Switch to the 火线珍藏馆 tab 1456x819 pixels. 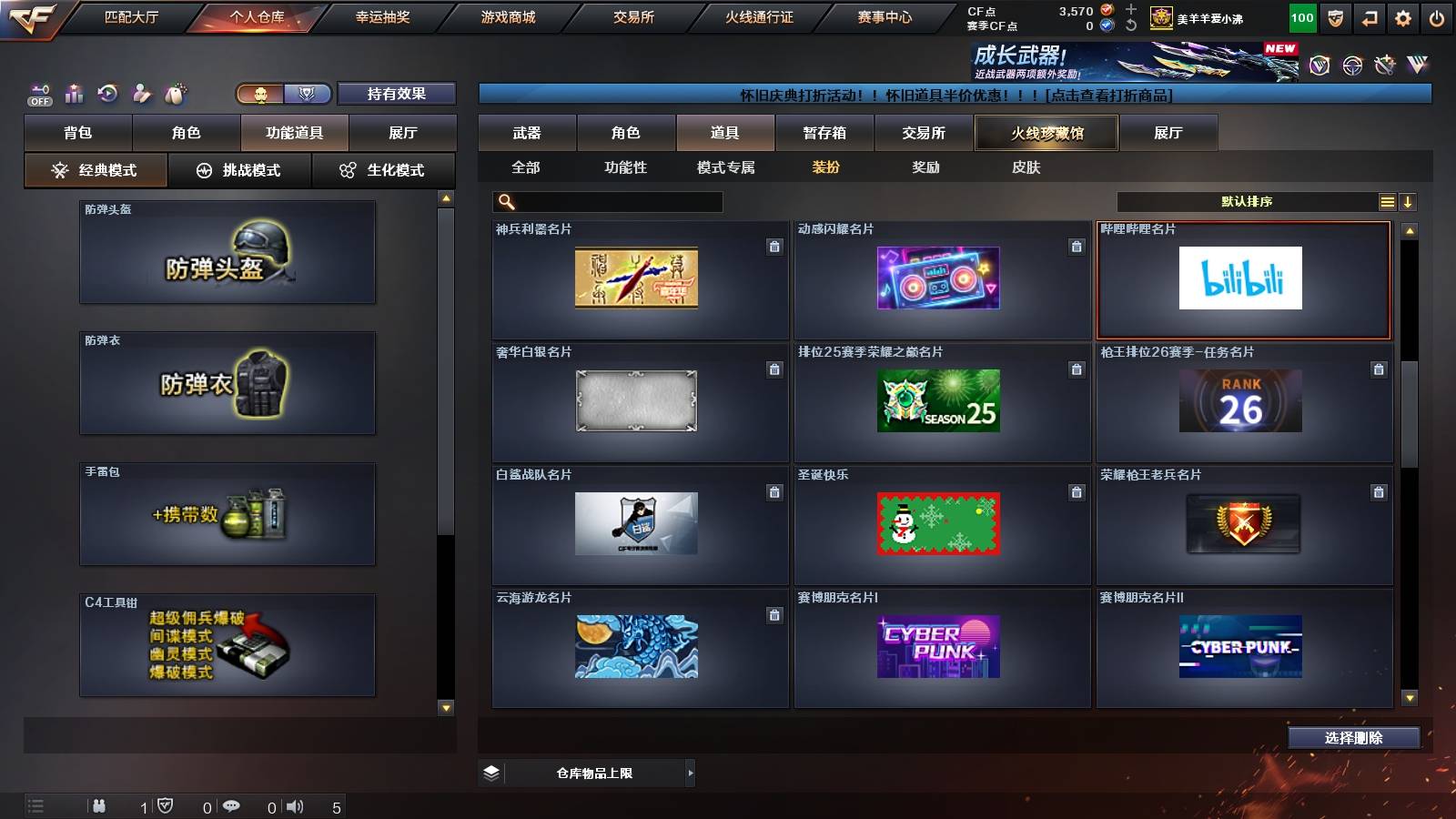point(1045,133)
